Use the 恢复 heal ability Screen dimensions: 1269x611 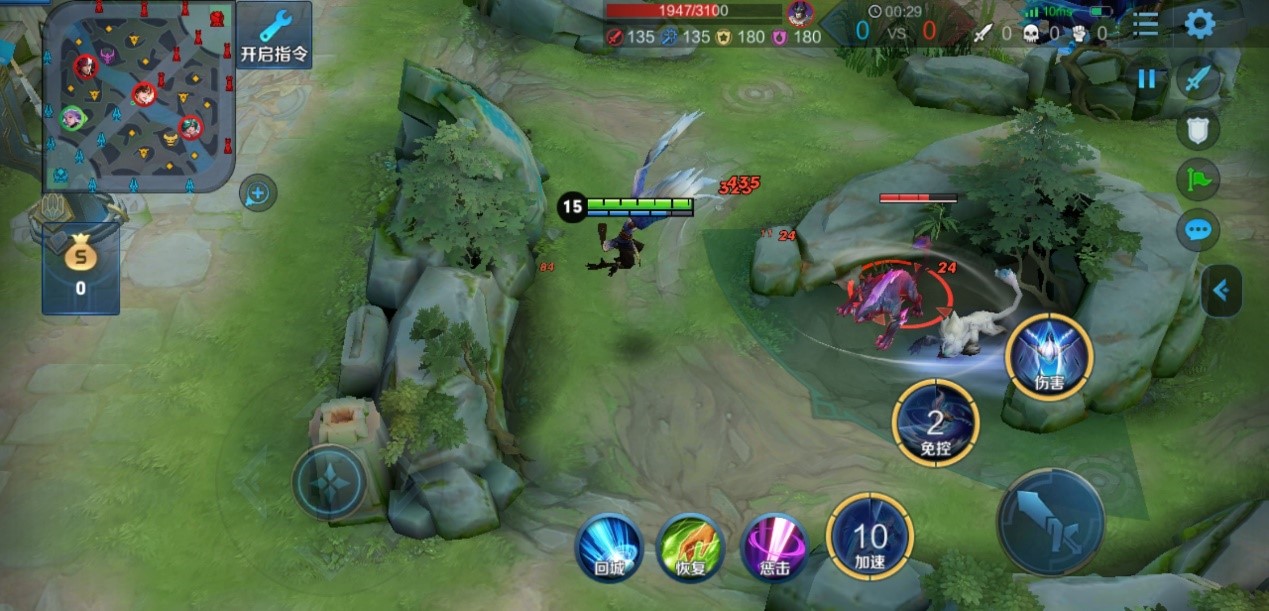(x=690, y=548)
